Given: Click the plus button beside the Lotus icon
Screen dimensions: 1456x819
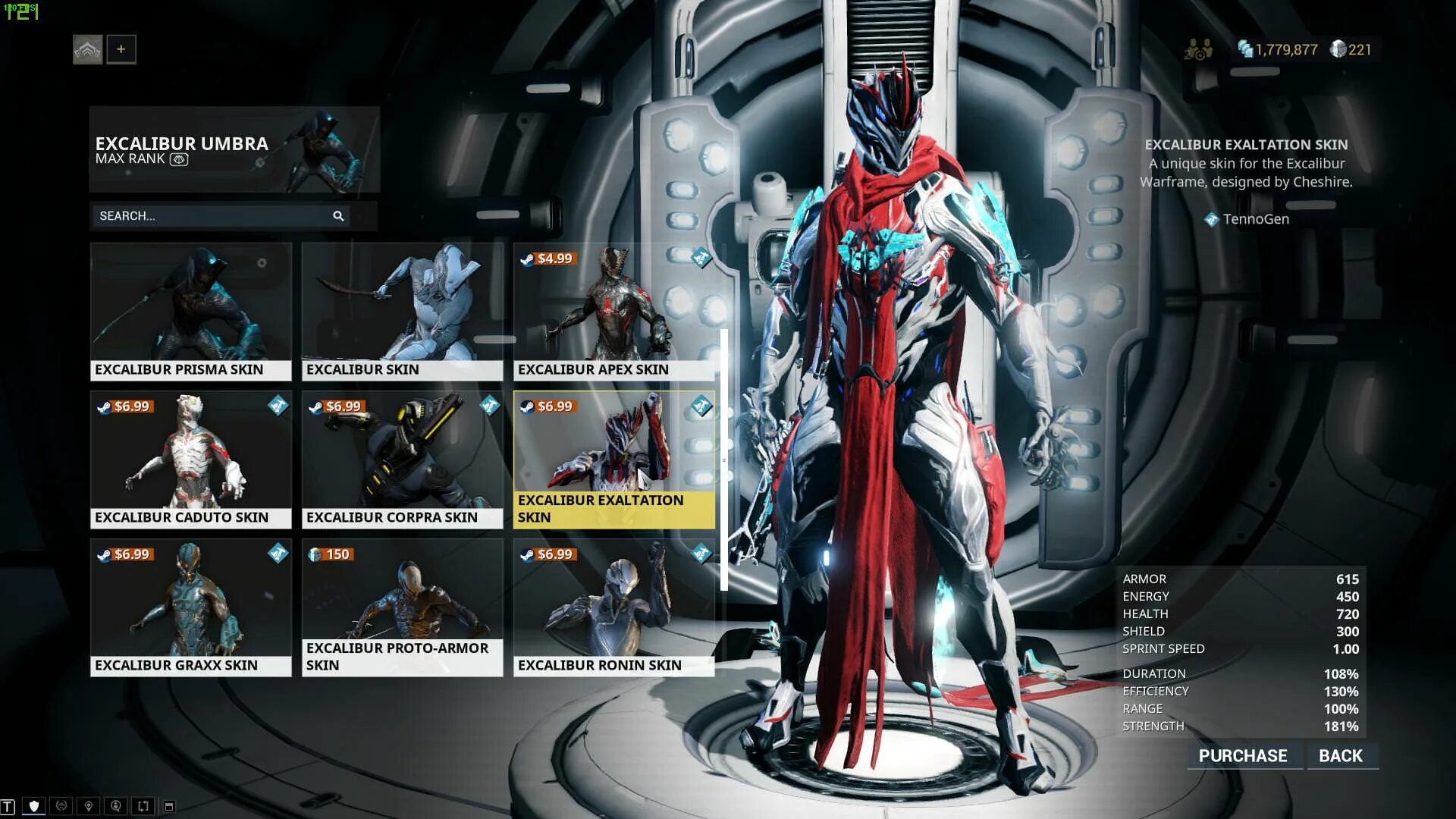Looking at the screenshot, I should click(x=121, y=50).
